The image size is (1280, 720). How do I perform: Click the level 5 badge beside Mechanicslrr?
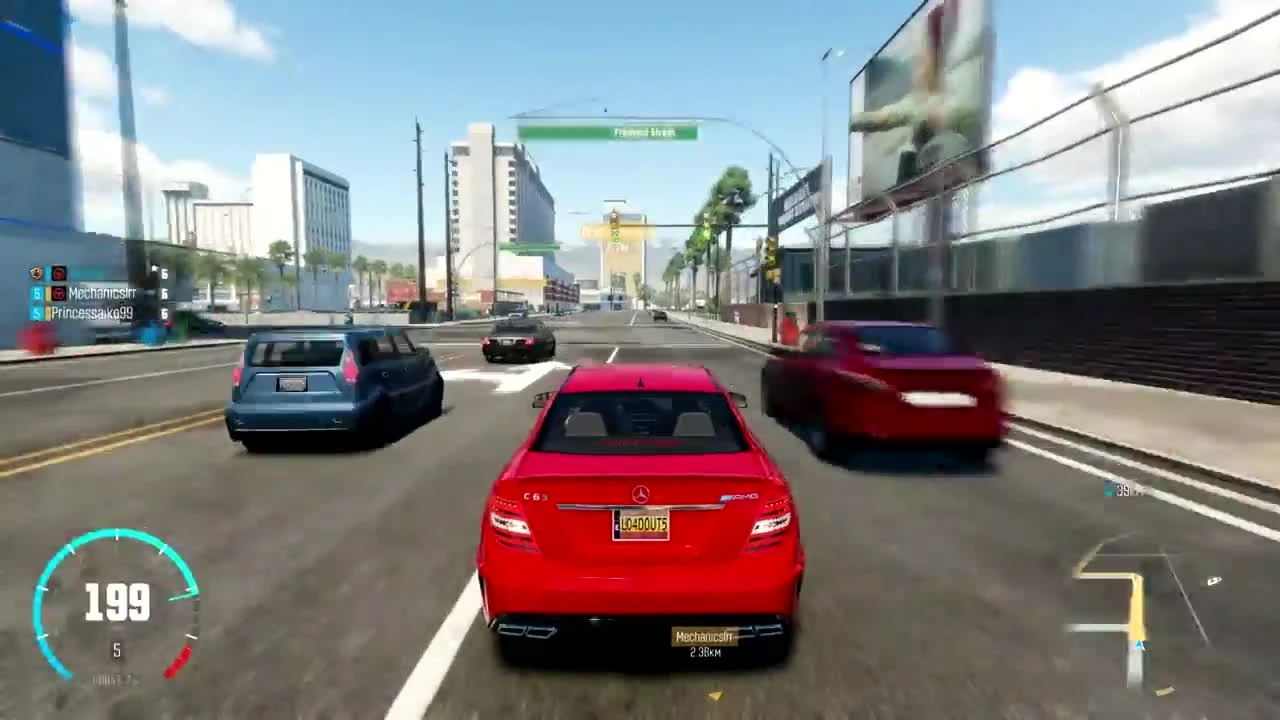[37, 294]
